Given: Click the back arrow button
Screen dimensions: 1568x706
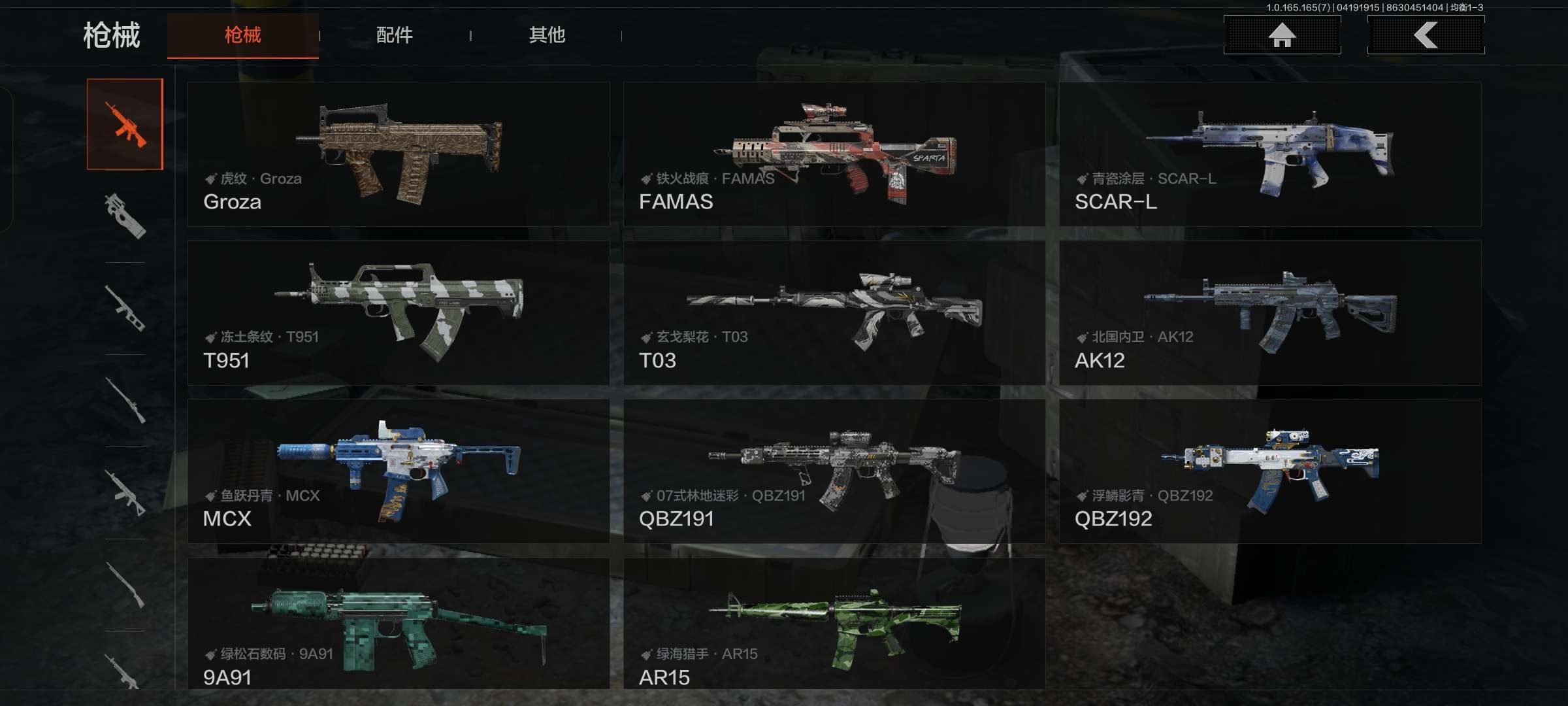Looking at the screenshot, I should (x=1426, y=35).
